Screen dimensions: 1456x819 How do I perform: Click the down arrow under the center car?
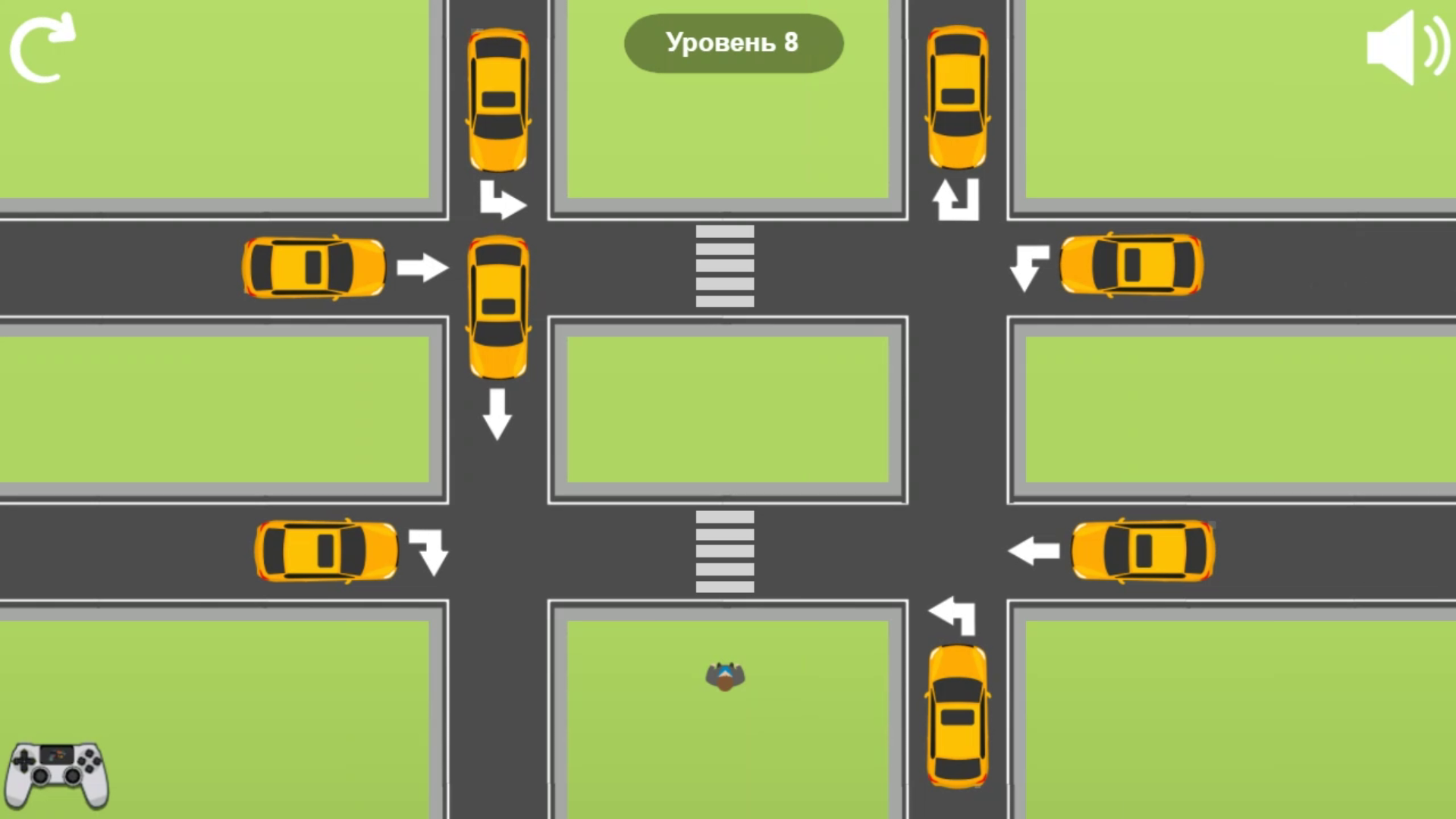tap(498, 413)
